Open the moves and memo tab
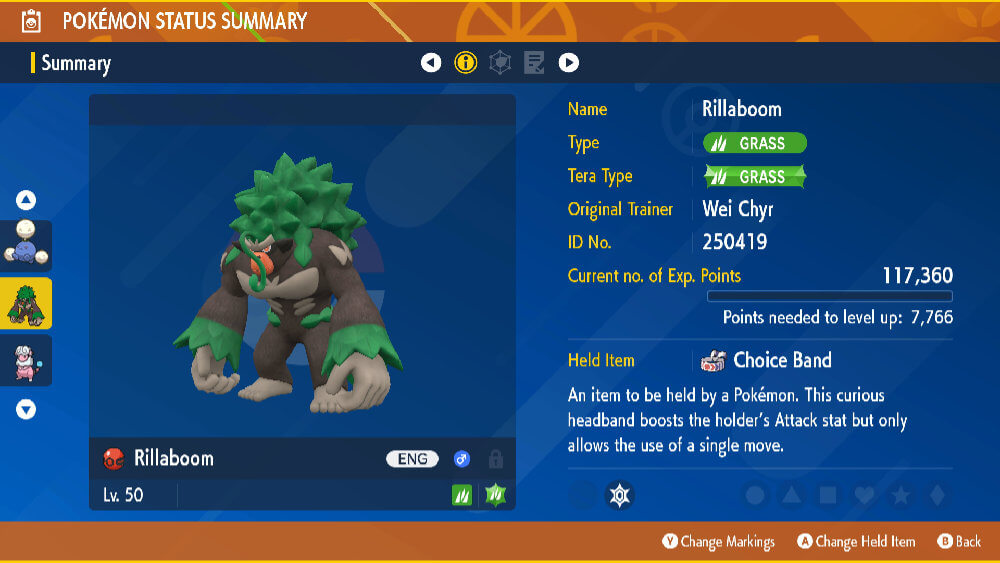Viewport: 1000px width, 563px height. 534,63
